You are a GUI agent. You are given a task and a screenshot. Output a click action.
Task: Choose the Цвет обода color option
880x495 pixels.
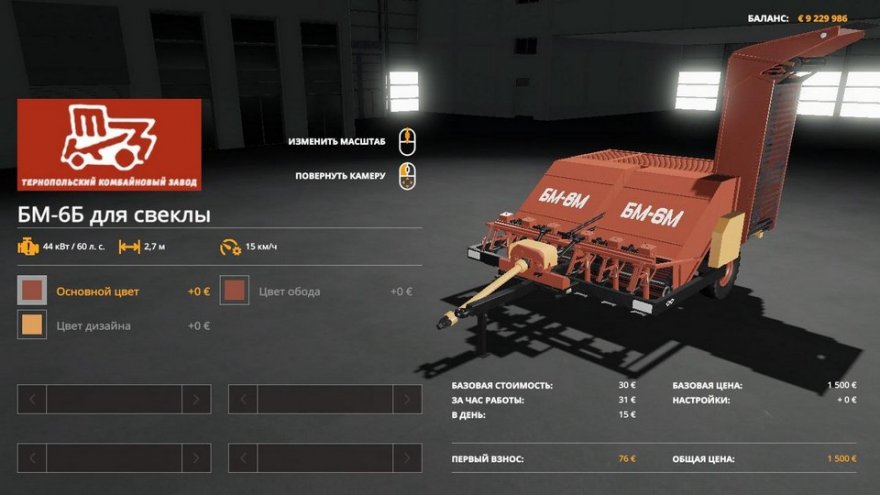tap(235, 291)
